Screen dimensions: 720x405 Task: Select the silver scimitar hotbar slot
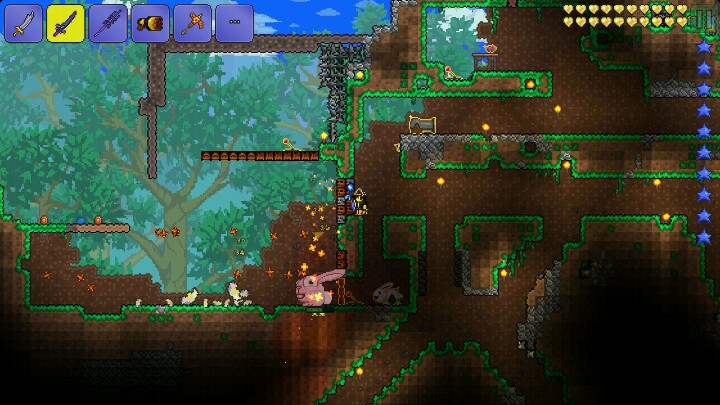coord(23,23)
